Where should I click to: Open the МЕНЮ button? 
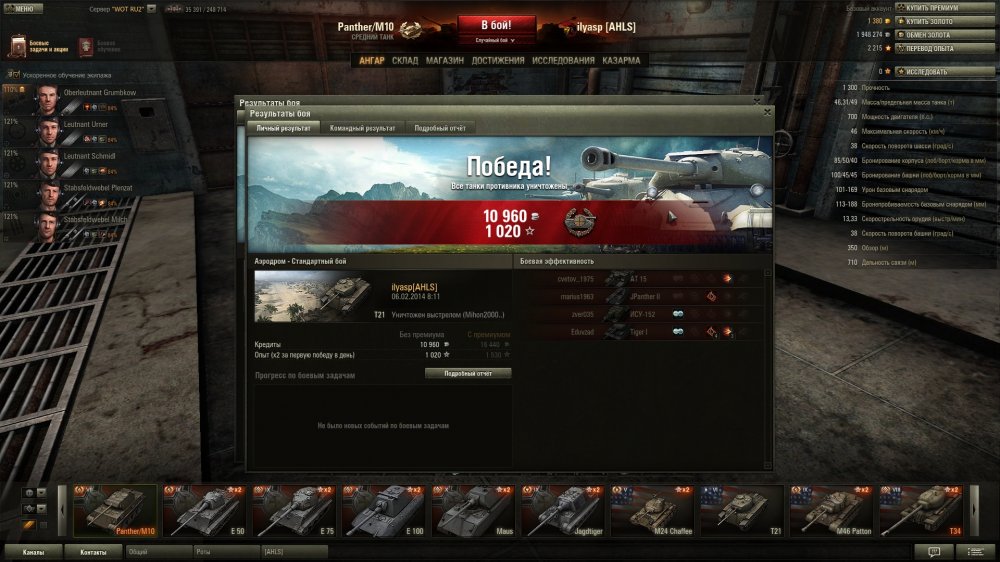pyautogui.click(x=23, y=8)
